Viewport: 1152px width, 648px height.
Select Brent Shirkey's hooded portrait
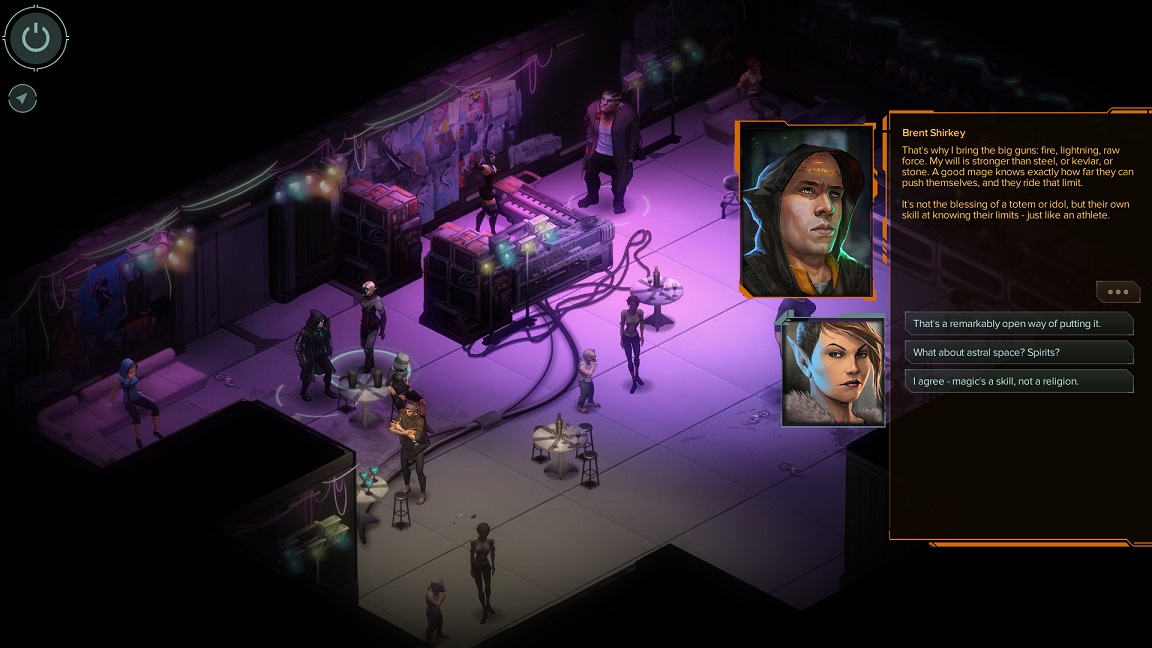(x=806, y=210)
